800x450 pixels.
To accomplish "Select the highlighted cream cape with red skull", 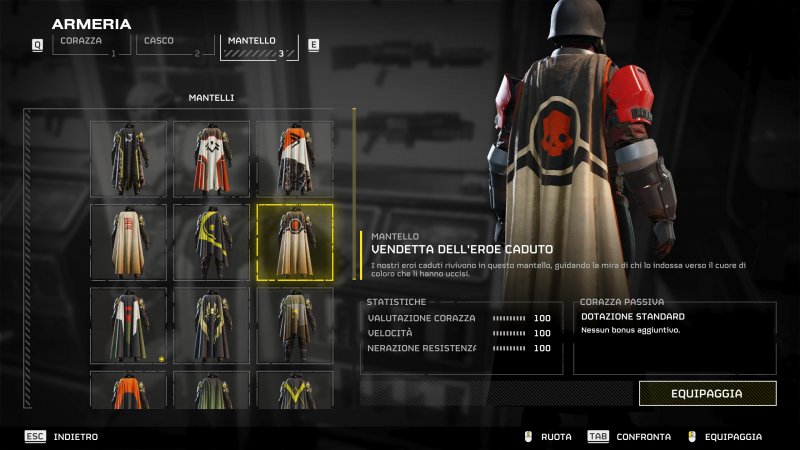I will tap(295, 242).
